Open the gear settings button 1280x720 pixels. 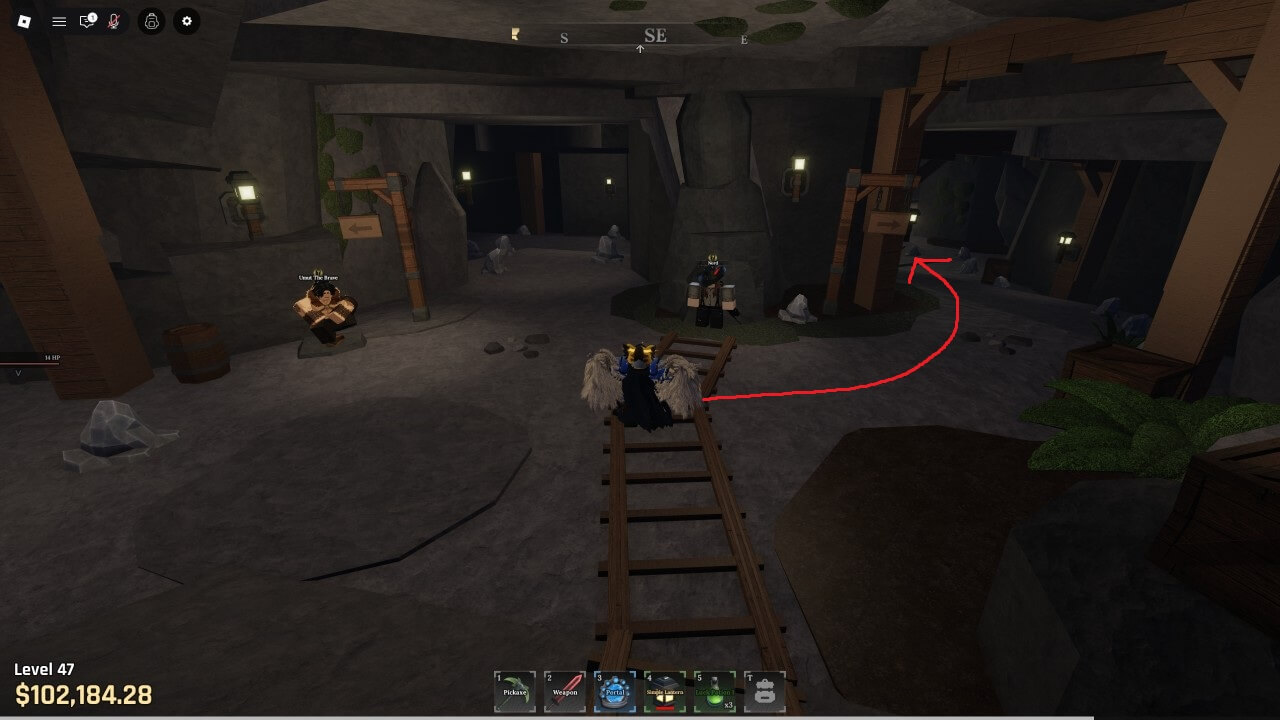pos(186,21)
